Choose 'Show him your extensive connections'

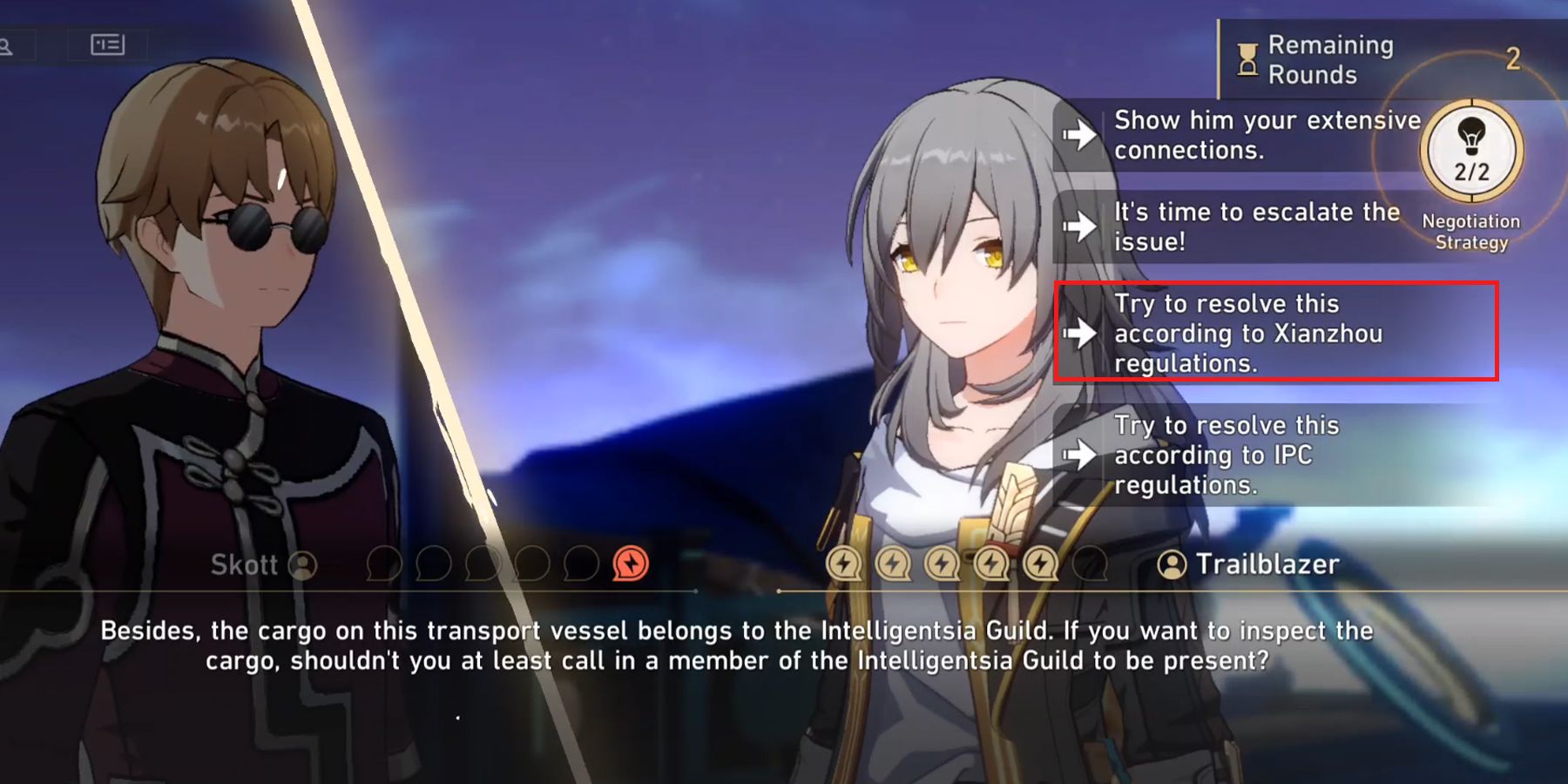coord(1263,135)
